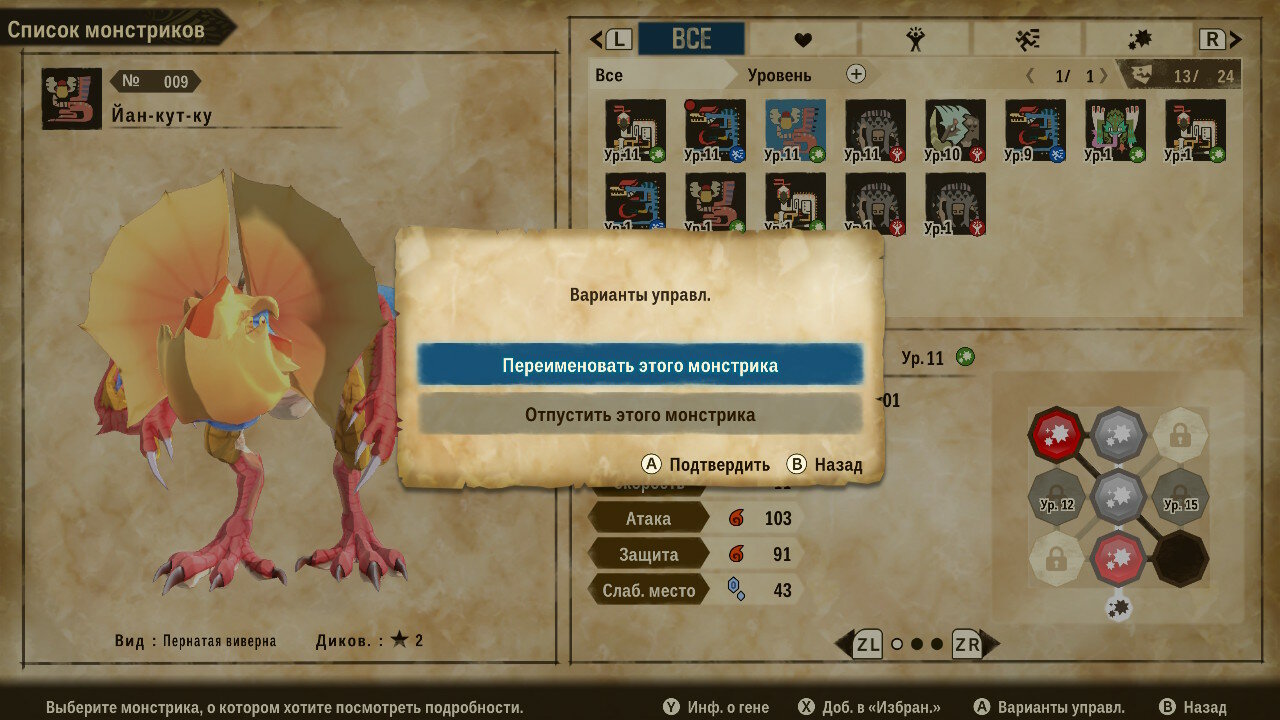Open the heart favorites tab

(x=803, y=40)
